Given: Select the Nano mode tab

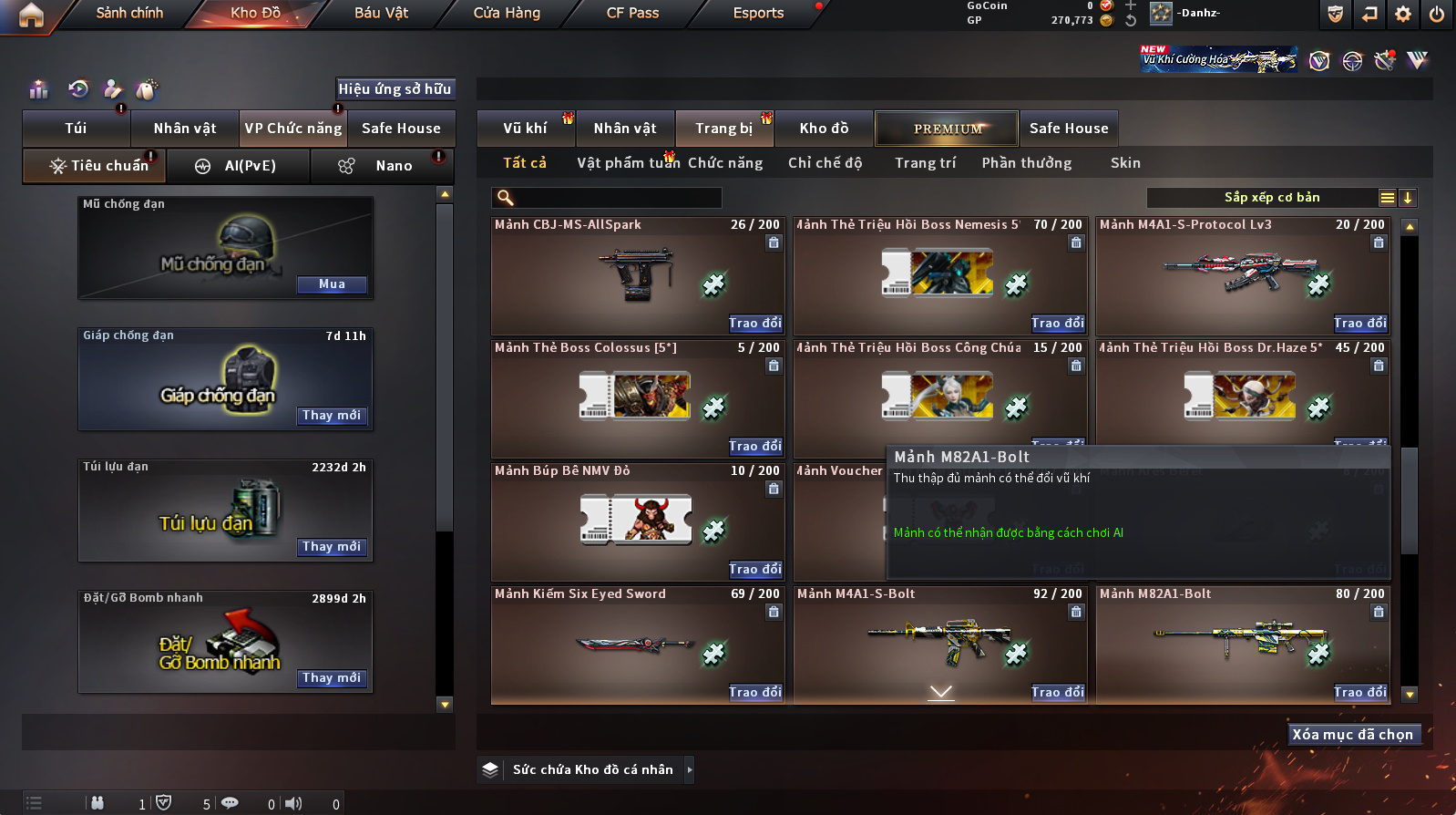Looking at the screenshot, I should 393,166.
